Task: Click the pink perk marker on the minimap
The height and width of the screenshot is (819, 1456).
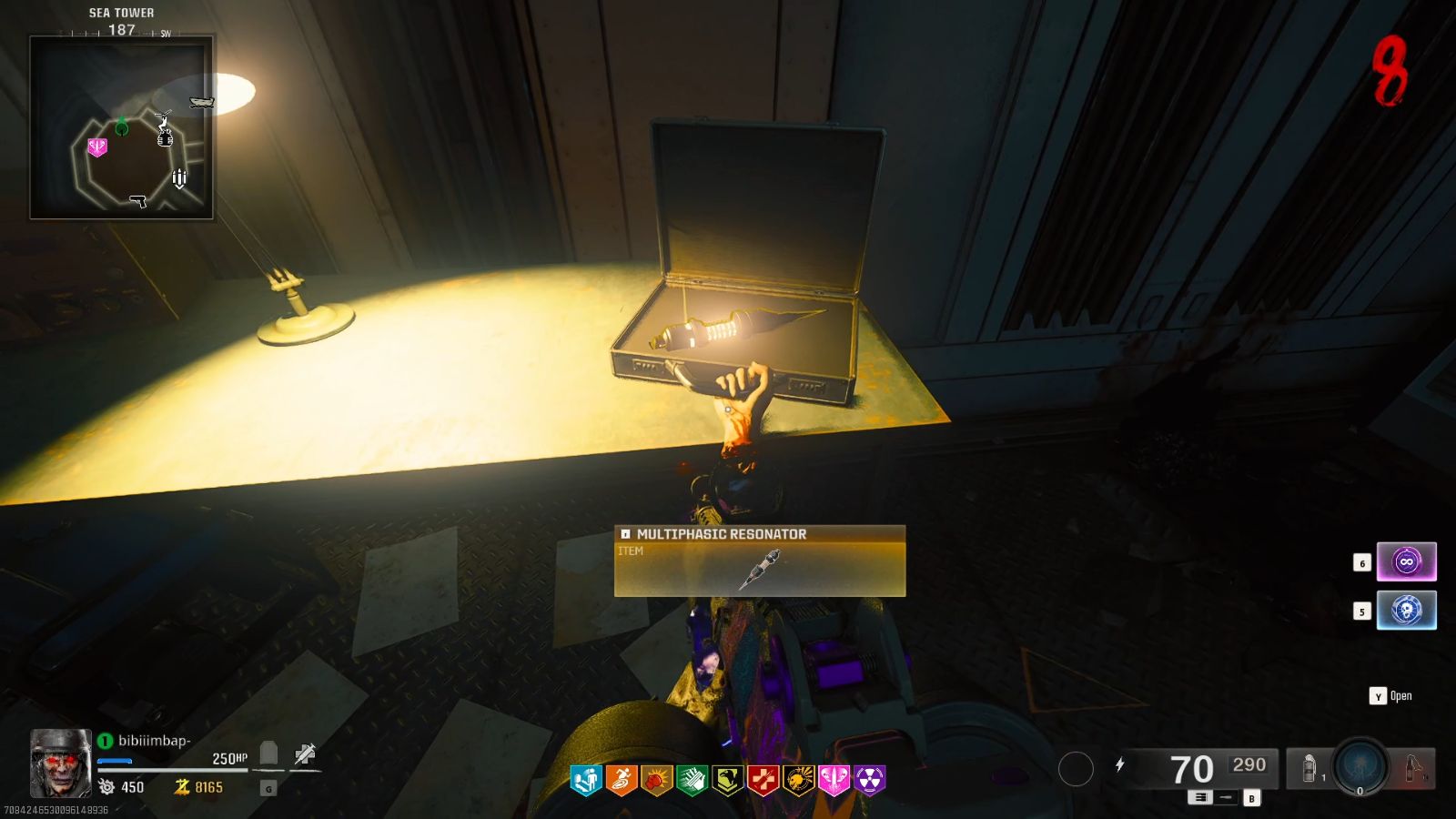Action: 98,145
